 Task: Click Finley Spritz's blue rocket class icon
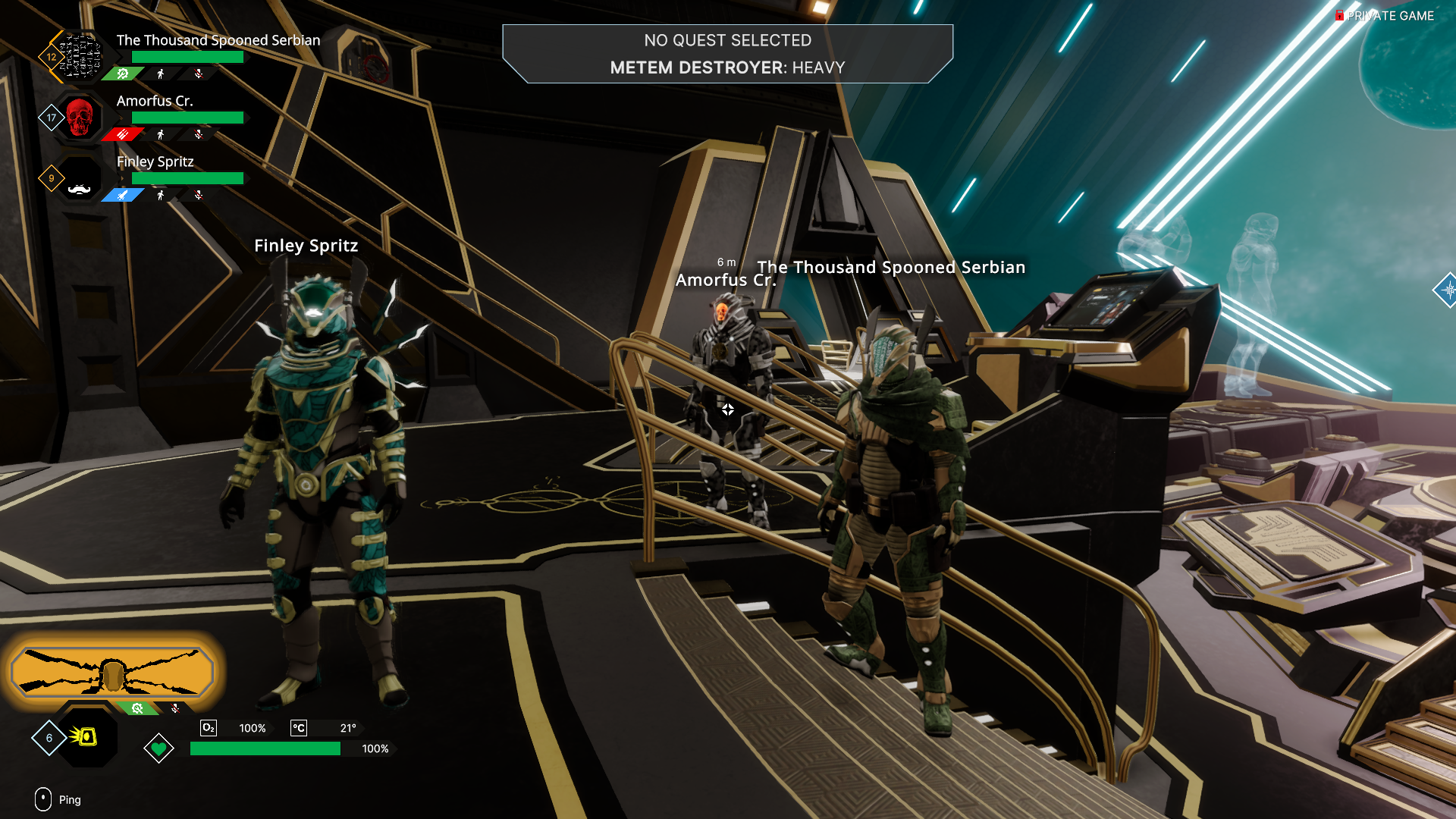click(x=123, y=195)
